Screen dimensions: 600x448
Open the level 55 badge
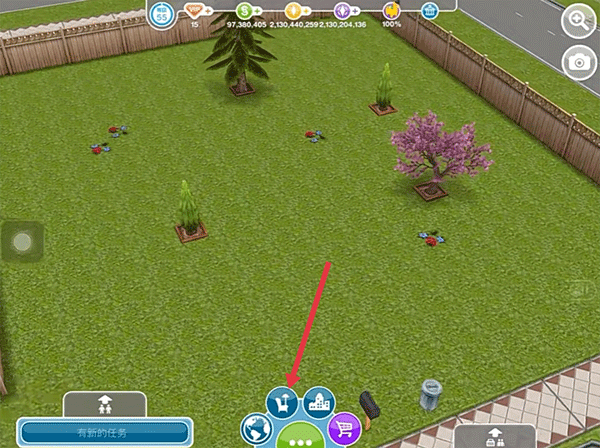(x=162, y=14)
